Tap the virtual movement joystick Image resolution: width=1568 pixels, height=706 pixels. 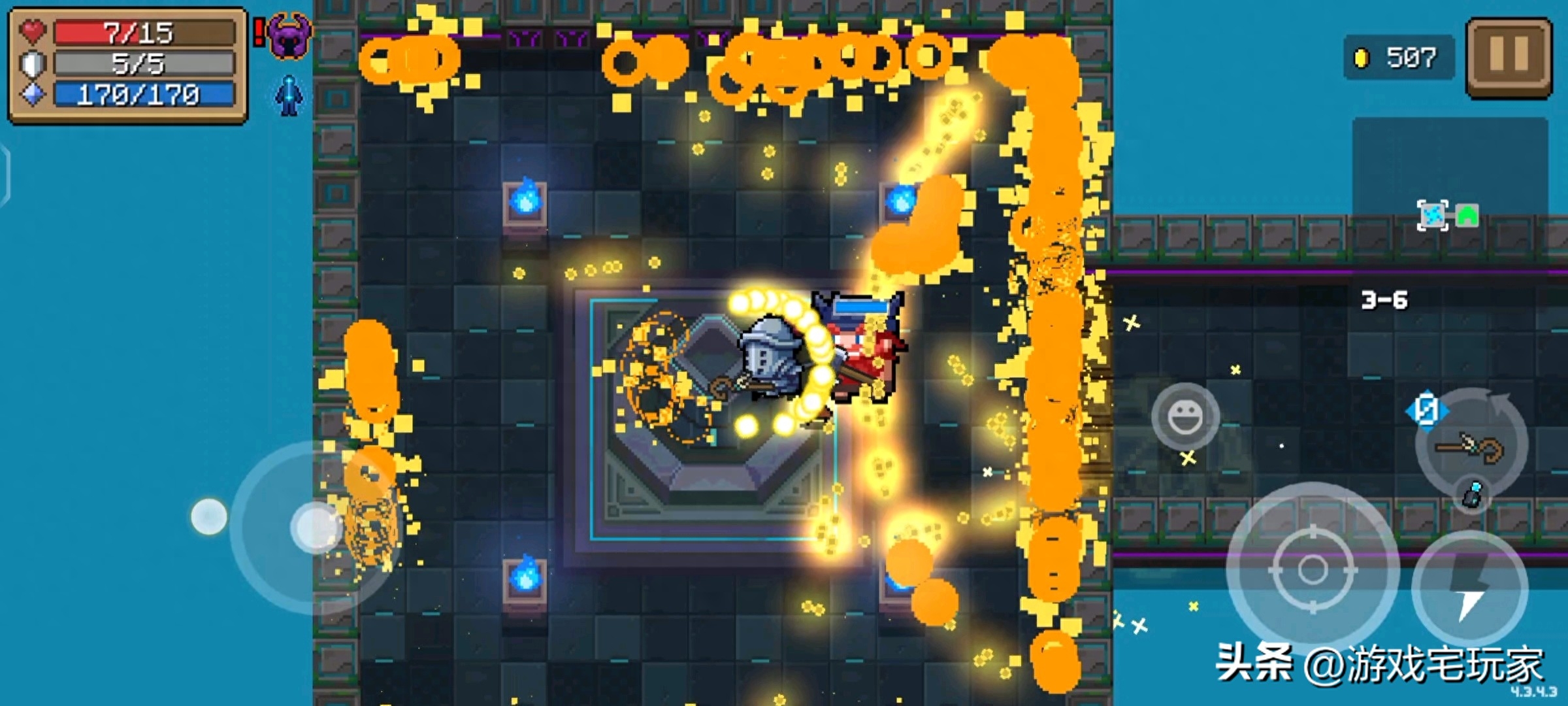315,527
